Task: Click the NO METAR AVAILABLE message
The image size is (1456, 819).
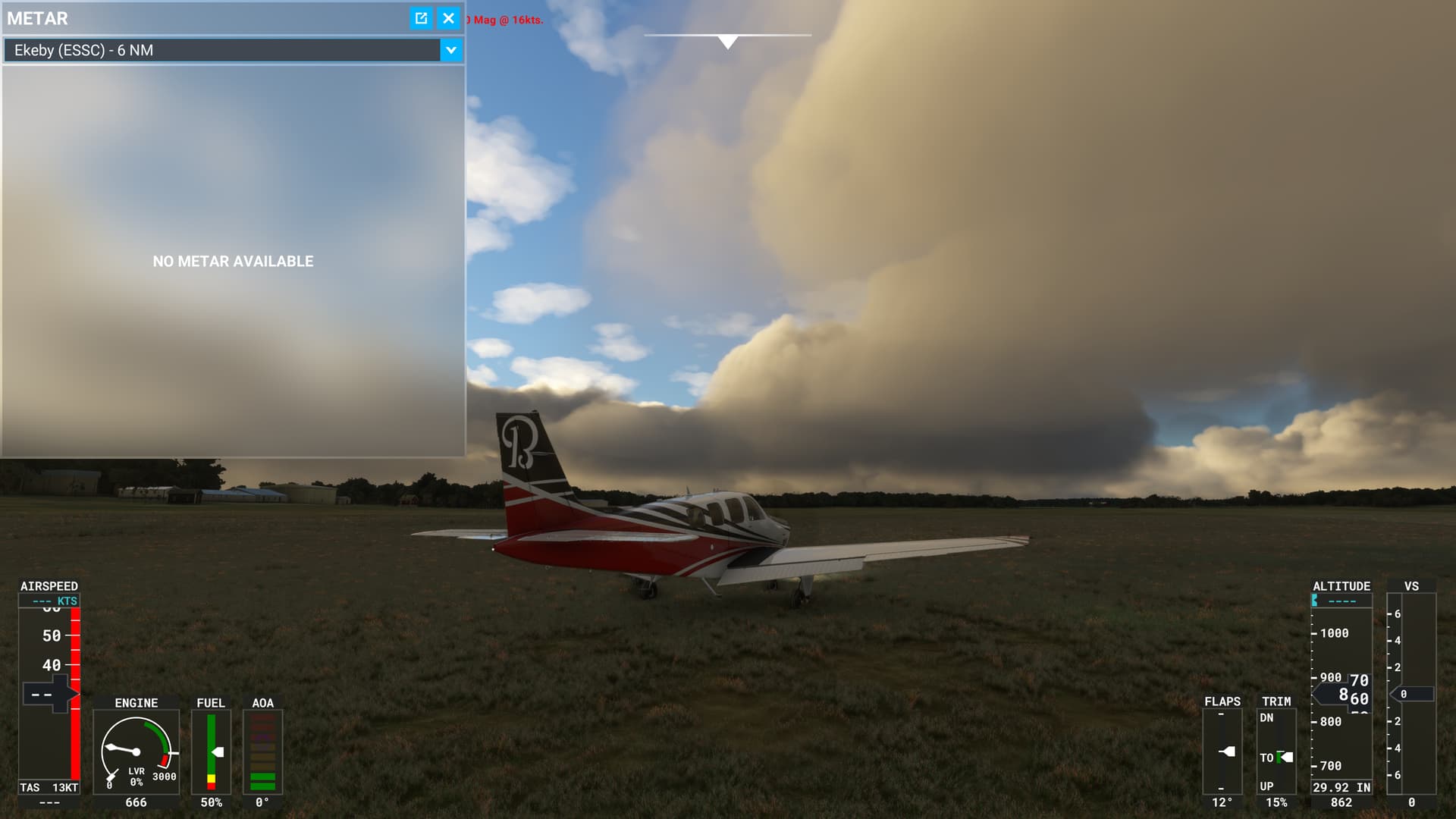Action: coord(233,261)
